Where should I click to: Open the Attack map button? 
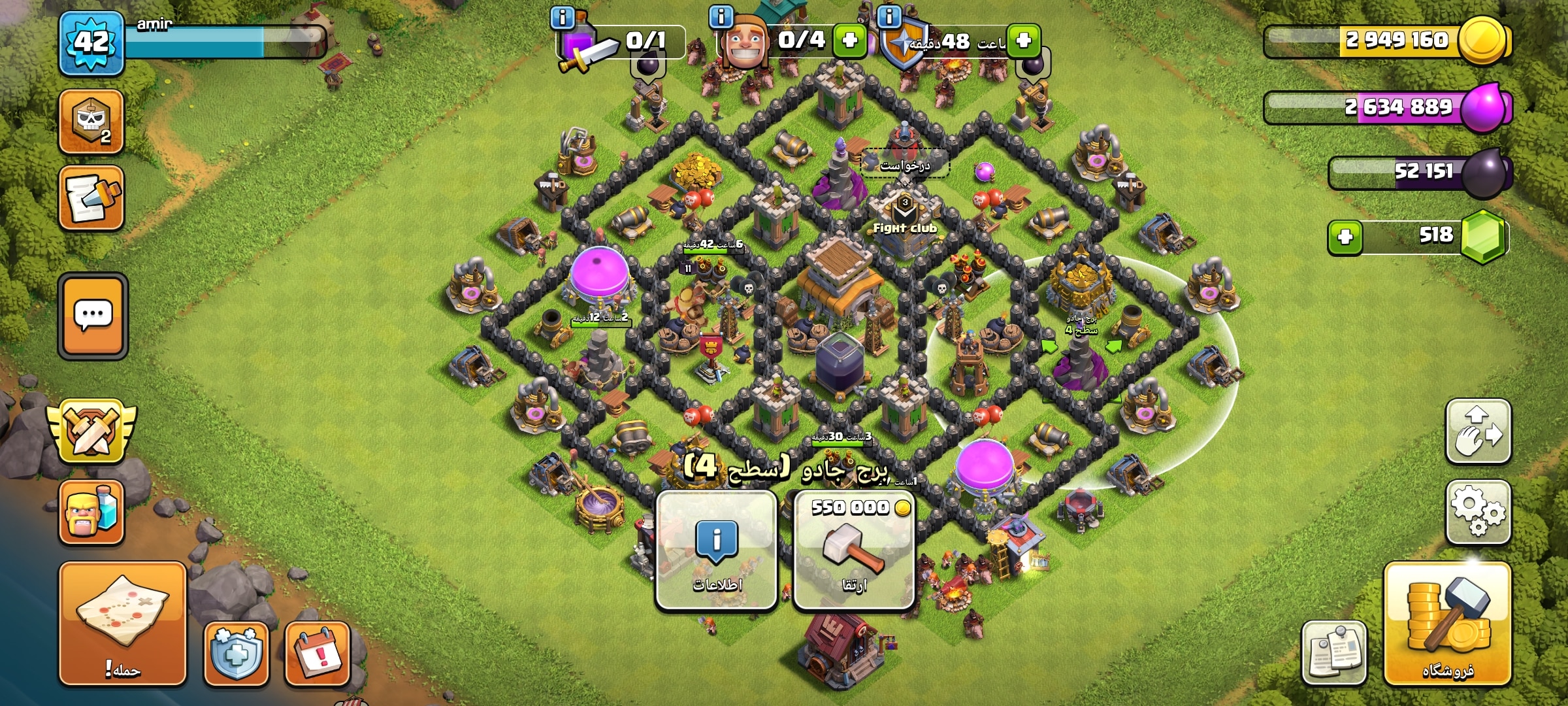coord(122,623)
